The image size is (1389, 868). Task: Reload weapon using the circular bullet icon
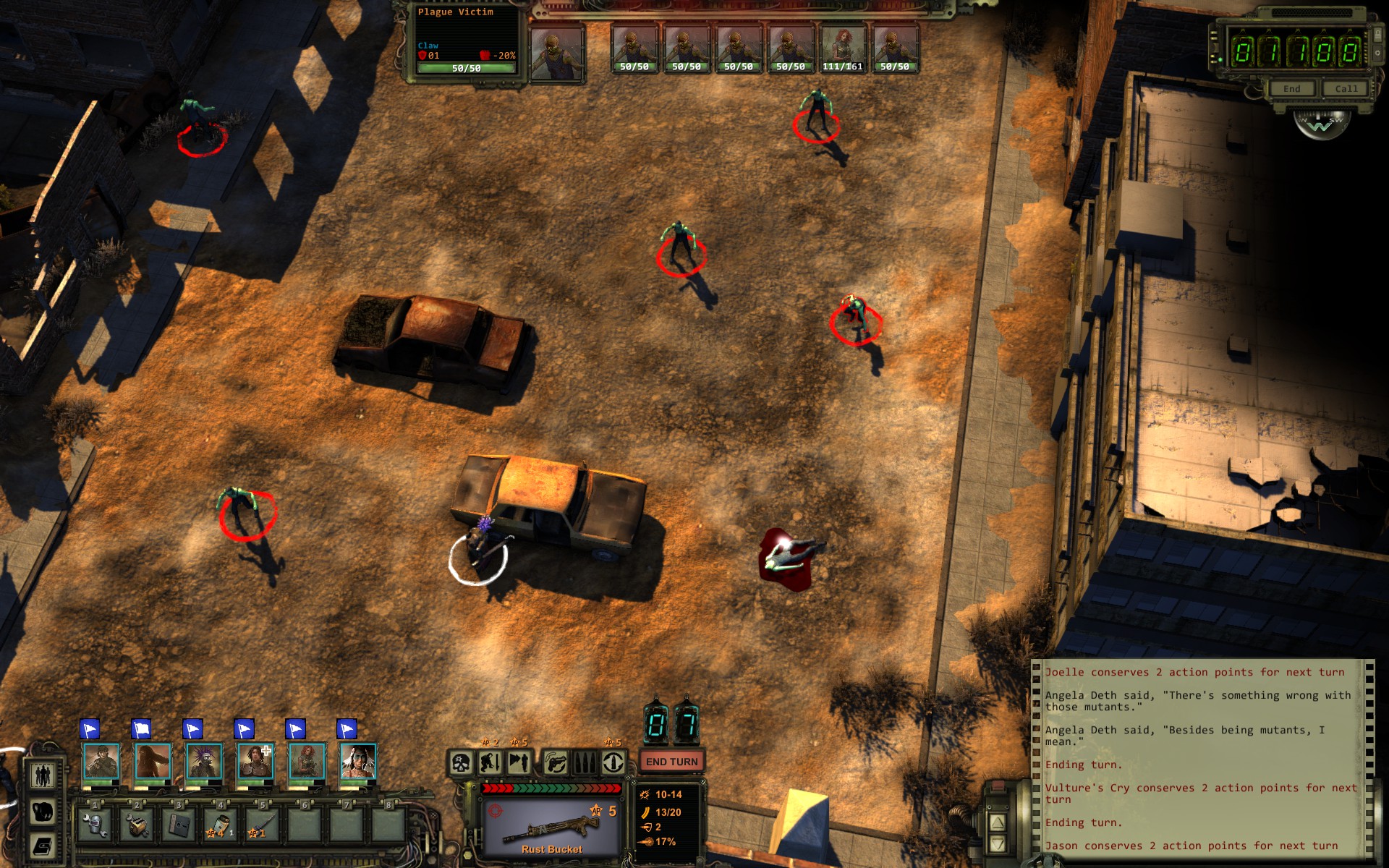pyautogui.click(x=613, y=762)
